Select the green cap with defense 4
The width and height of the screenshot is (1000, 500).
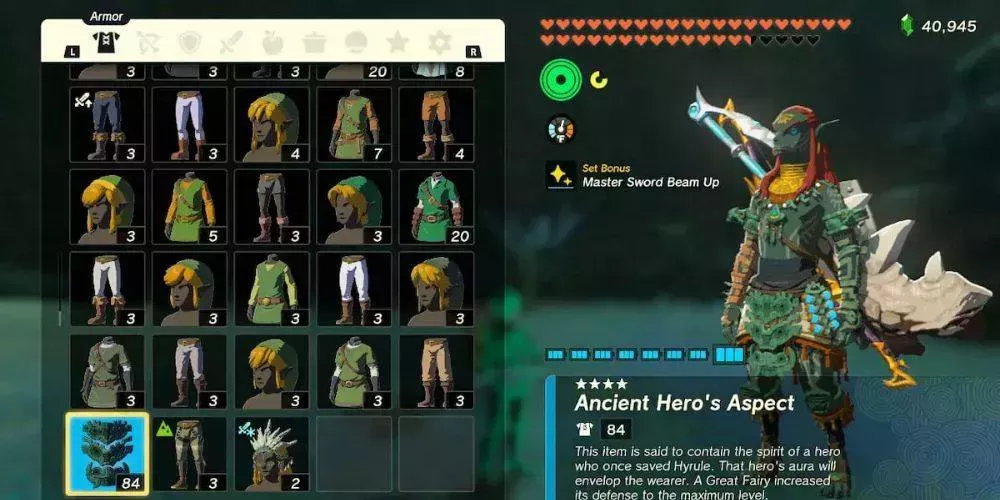(272, 124)
